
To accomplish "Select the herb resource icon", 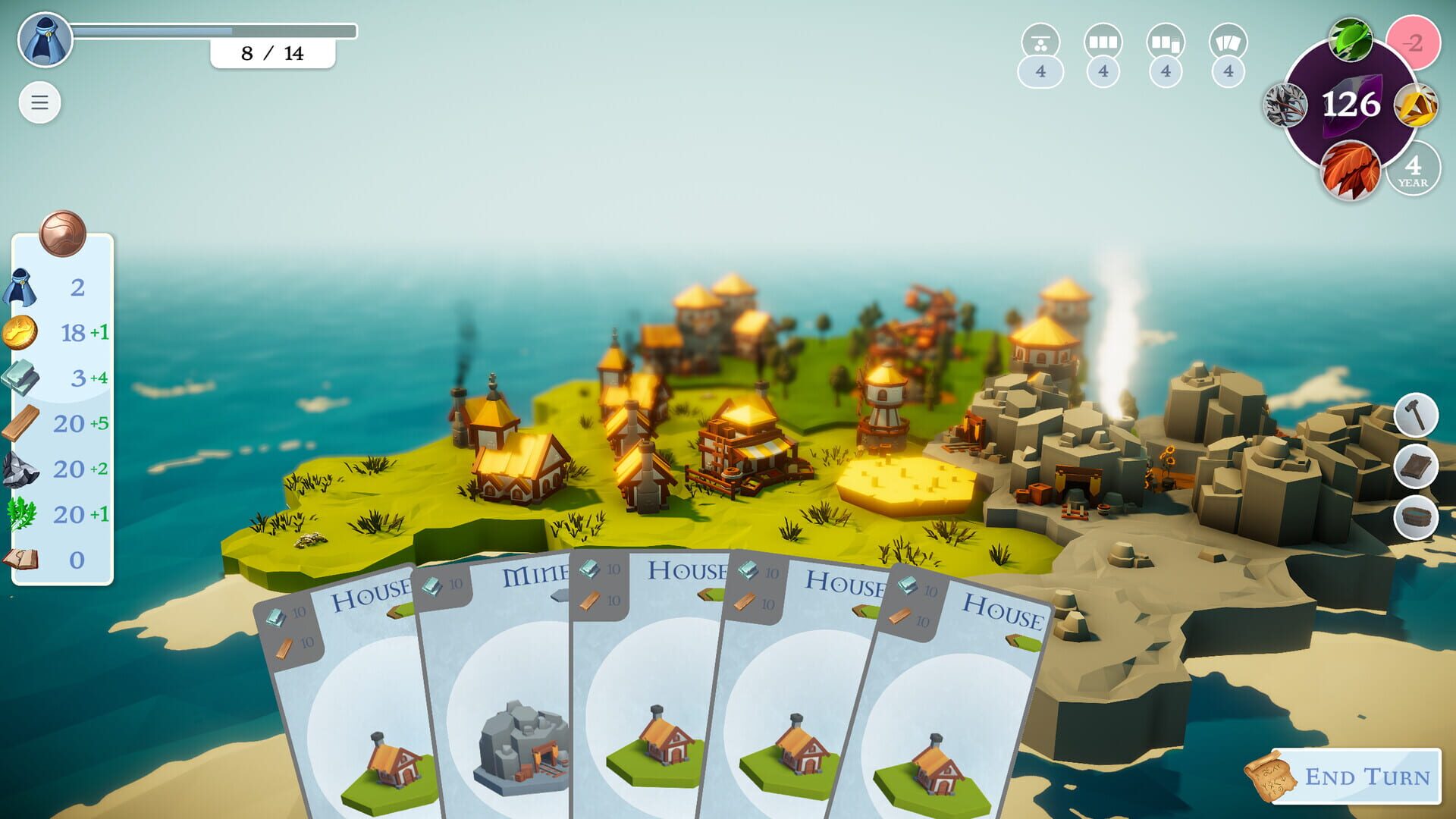I will 23,514.
